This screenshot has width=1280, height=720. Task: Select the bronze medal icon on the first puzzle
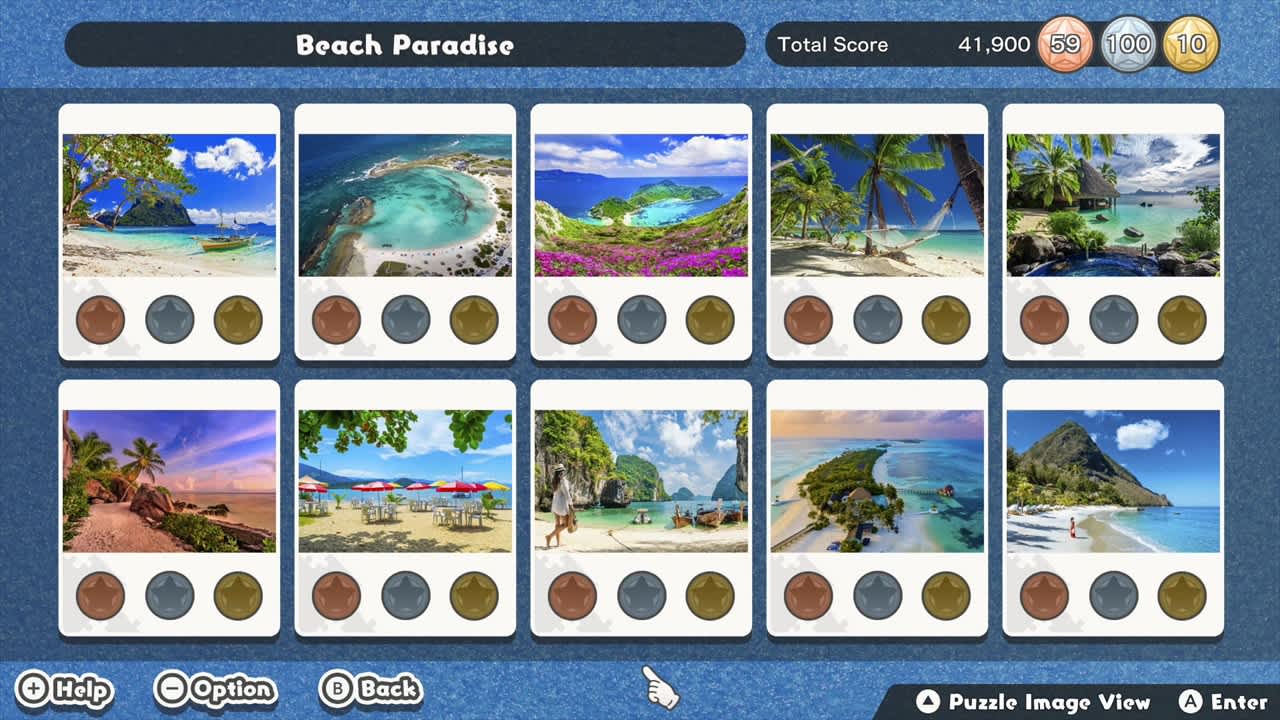click(99, 319)
